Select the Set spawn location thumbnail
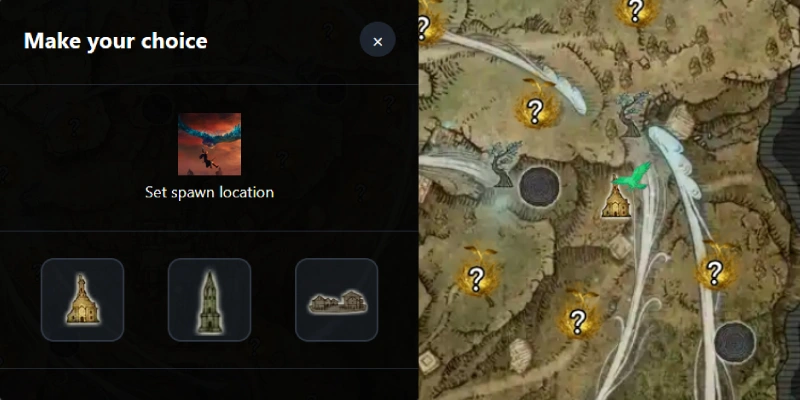800x400 pixels. point(210,144)
